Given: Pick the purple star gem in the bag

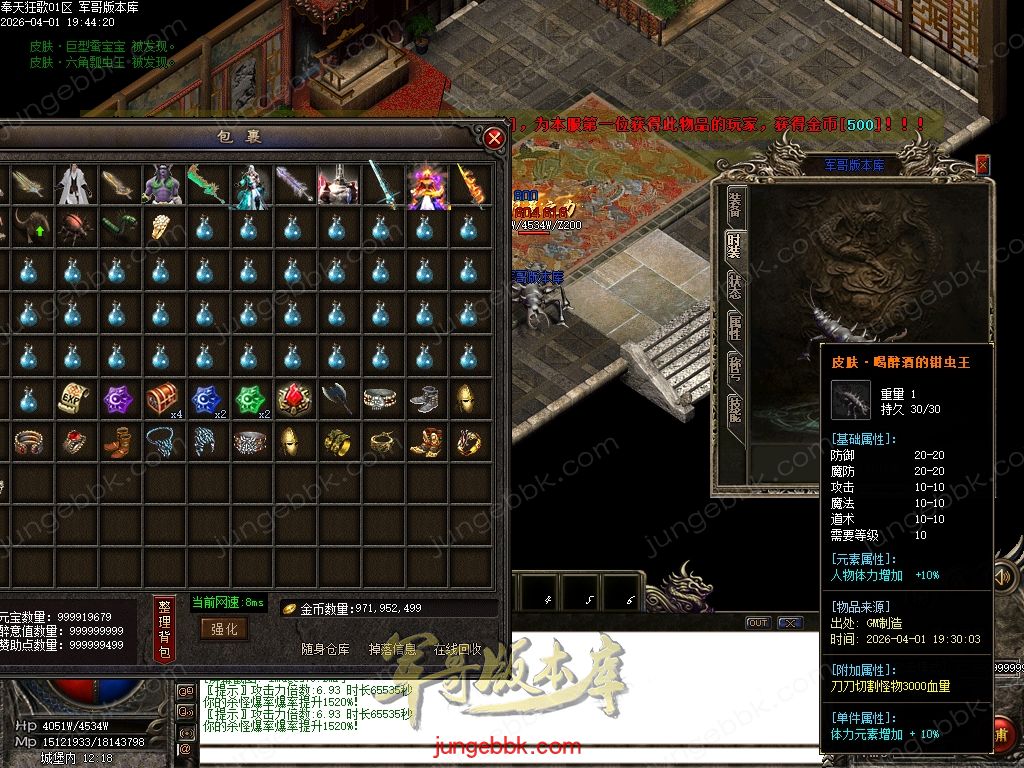Looking at the screenshot, I should pos(117,399).
